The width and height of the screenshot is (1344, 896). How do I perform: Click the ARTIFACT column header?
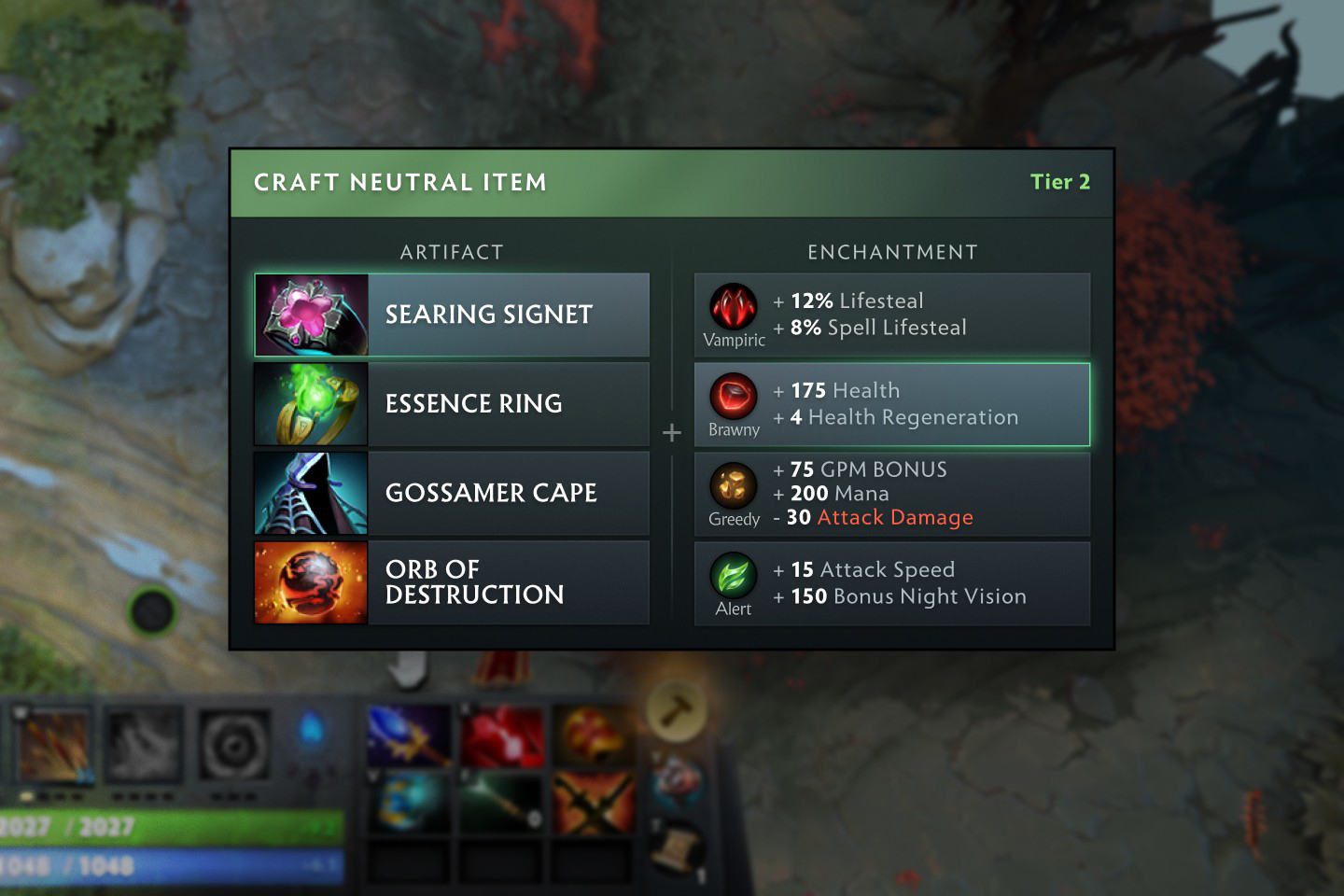coord(452,251)
